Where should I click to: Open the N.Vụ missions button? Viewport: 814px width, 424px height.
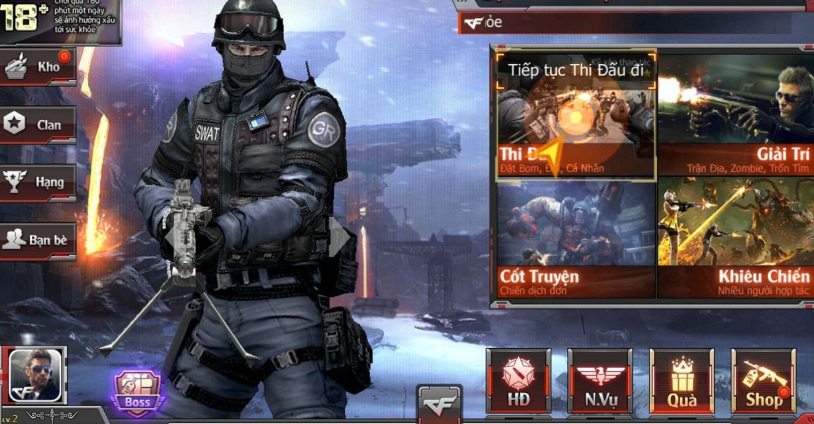point(599,381)
